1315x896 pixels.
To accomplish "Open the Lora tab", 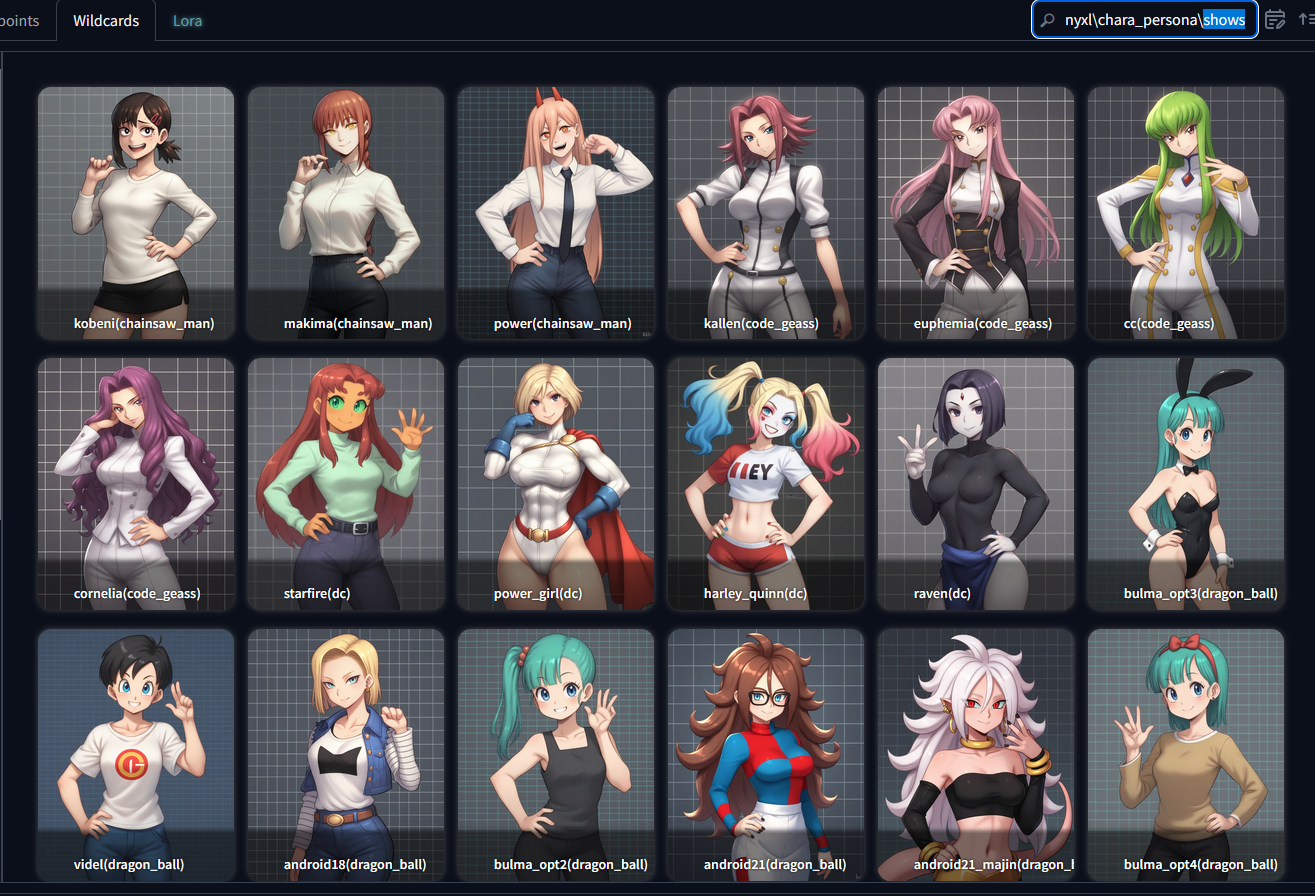I will click(187, 20).
